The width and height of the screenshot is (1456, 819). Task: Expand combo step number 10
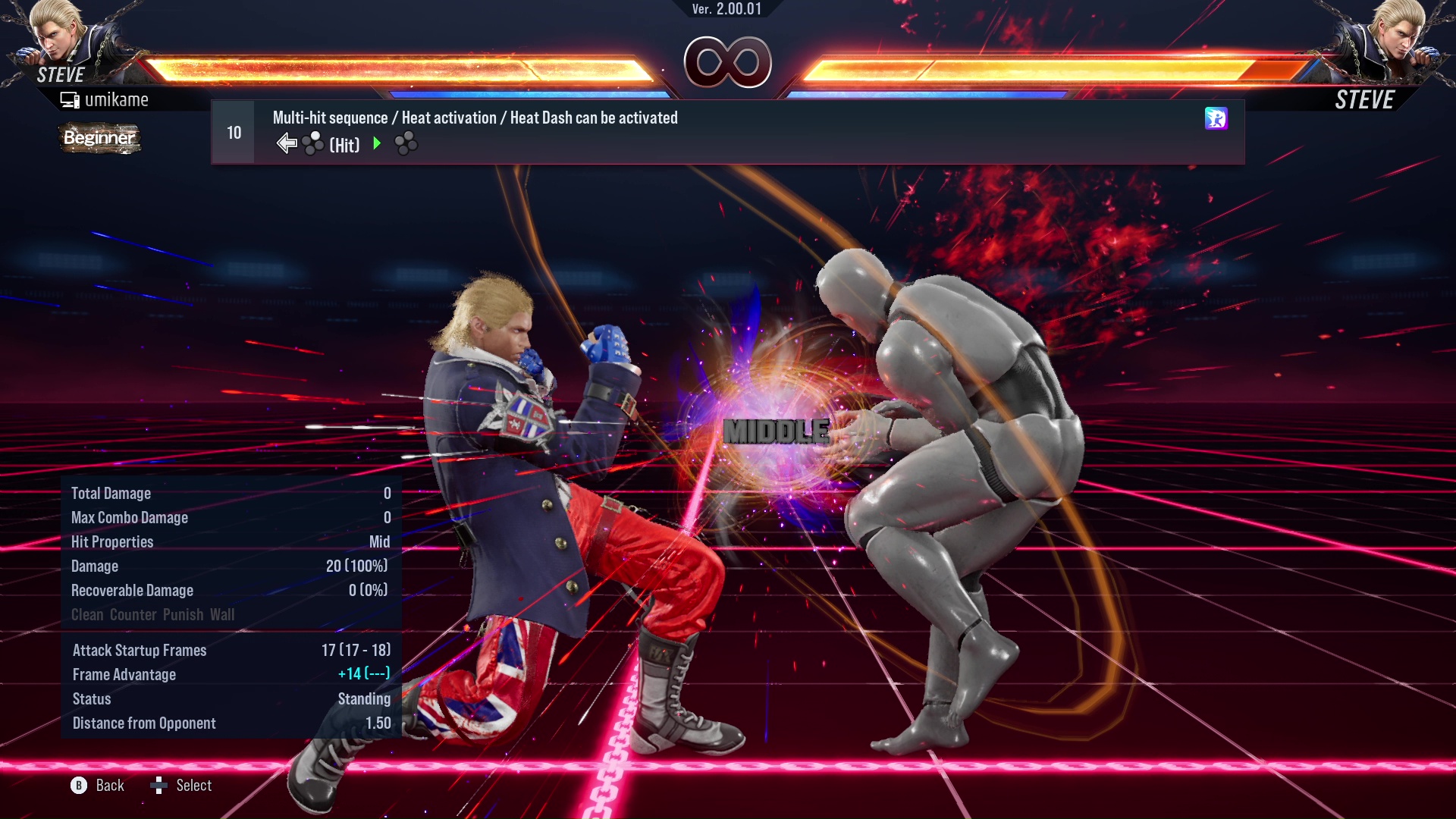pos(233,131)
